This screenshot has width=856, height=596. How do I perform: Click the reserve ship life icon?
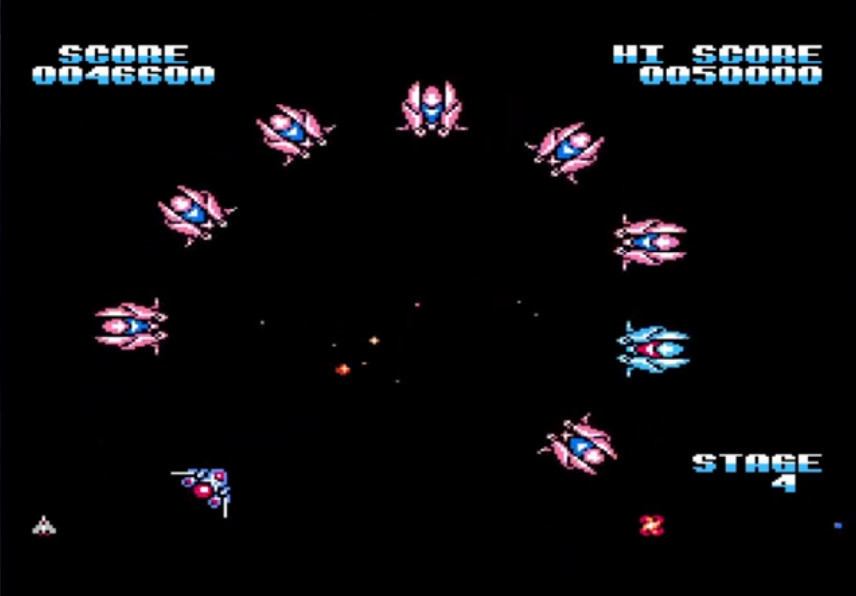click(43, 525)
